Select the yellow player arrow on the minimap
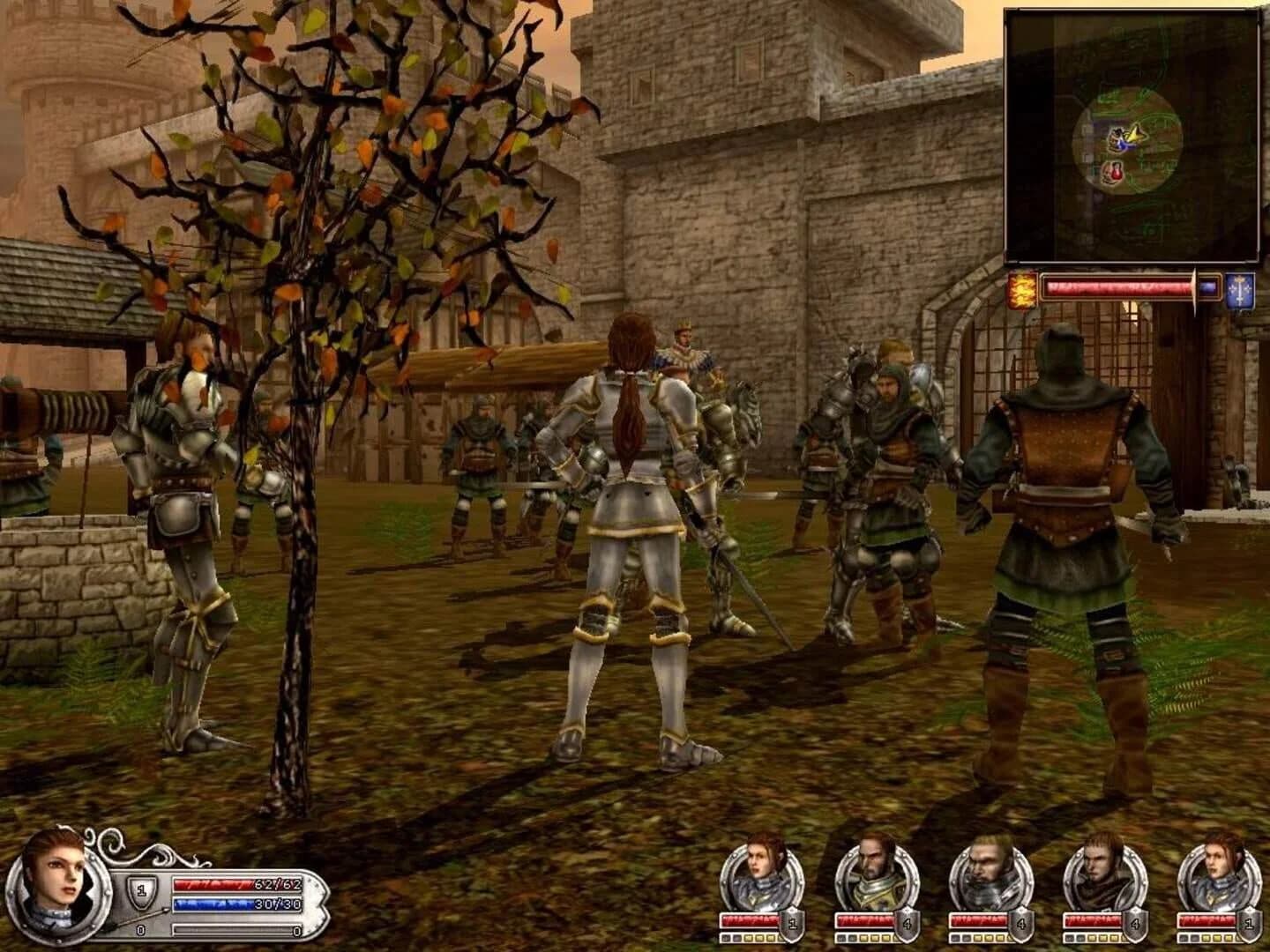The width and height of the screenshot is (1270, 952). pos(1136,132)
